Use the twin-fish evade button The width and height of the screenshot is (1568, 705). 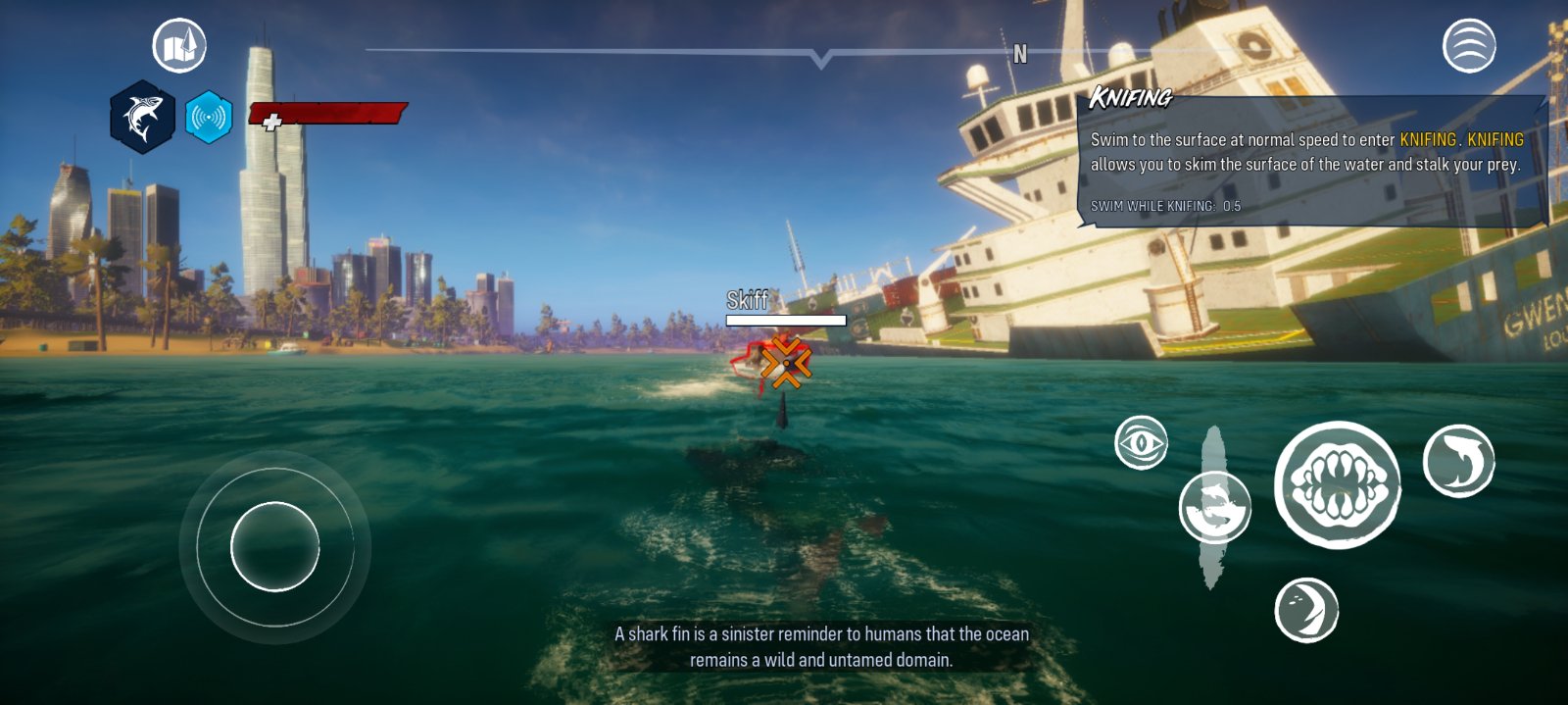pyautogui.click(x=1214, y=507)
